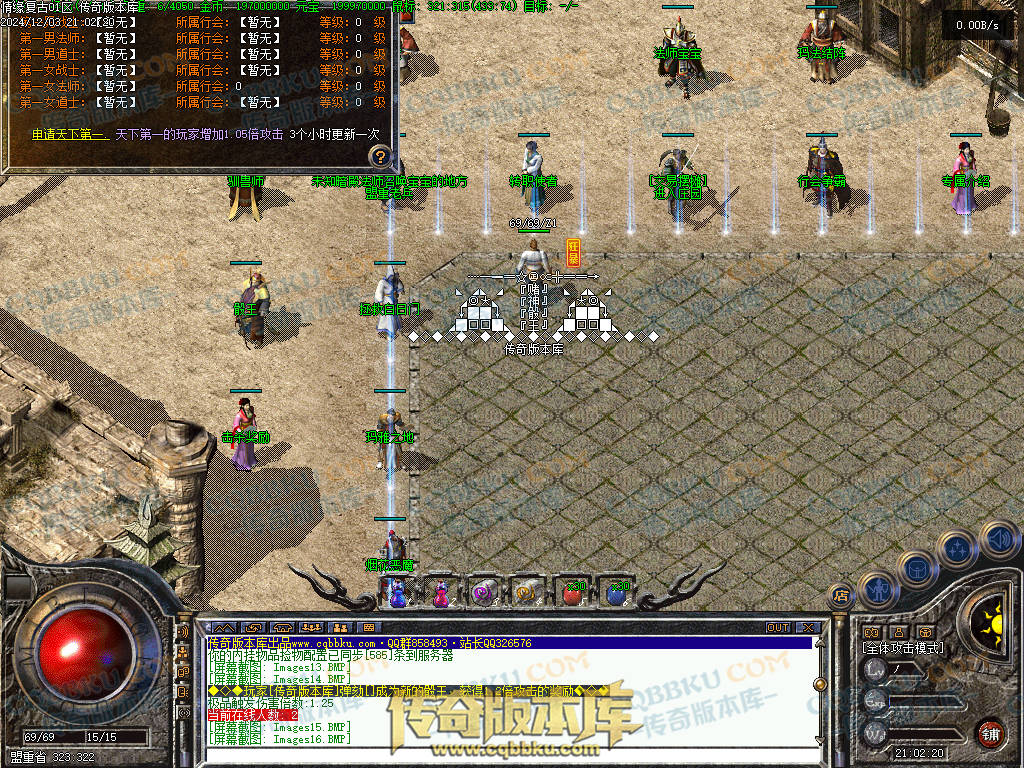Click the red online player count line
1024x768 pixels.
[x=252, y=715]
